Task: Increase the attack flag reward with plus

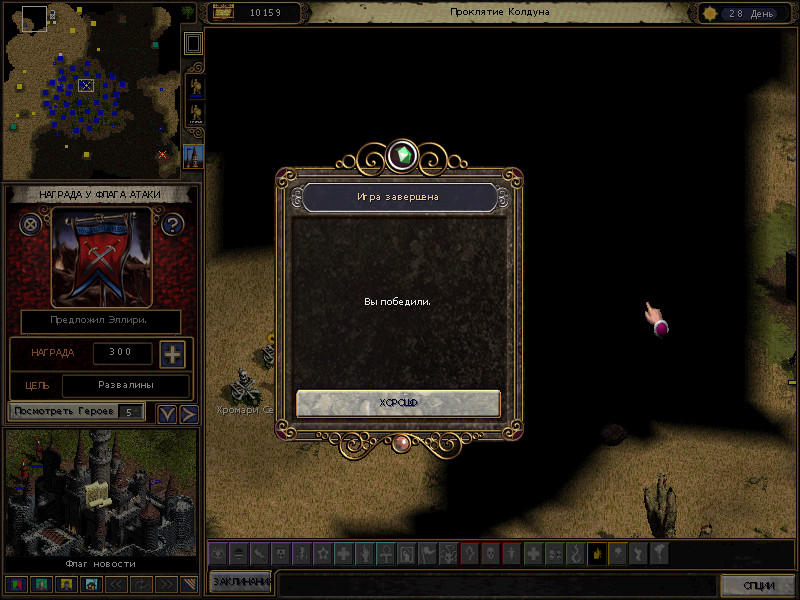Action: click(x=172, y=354)
